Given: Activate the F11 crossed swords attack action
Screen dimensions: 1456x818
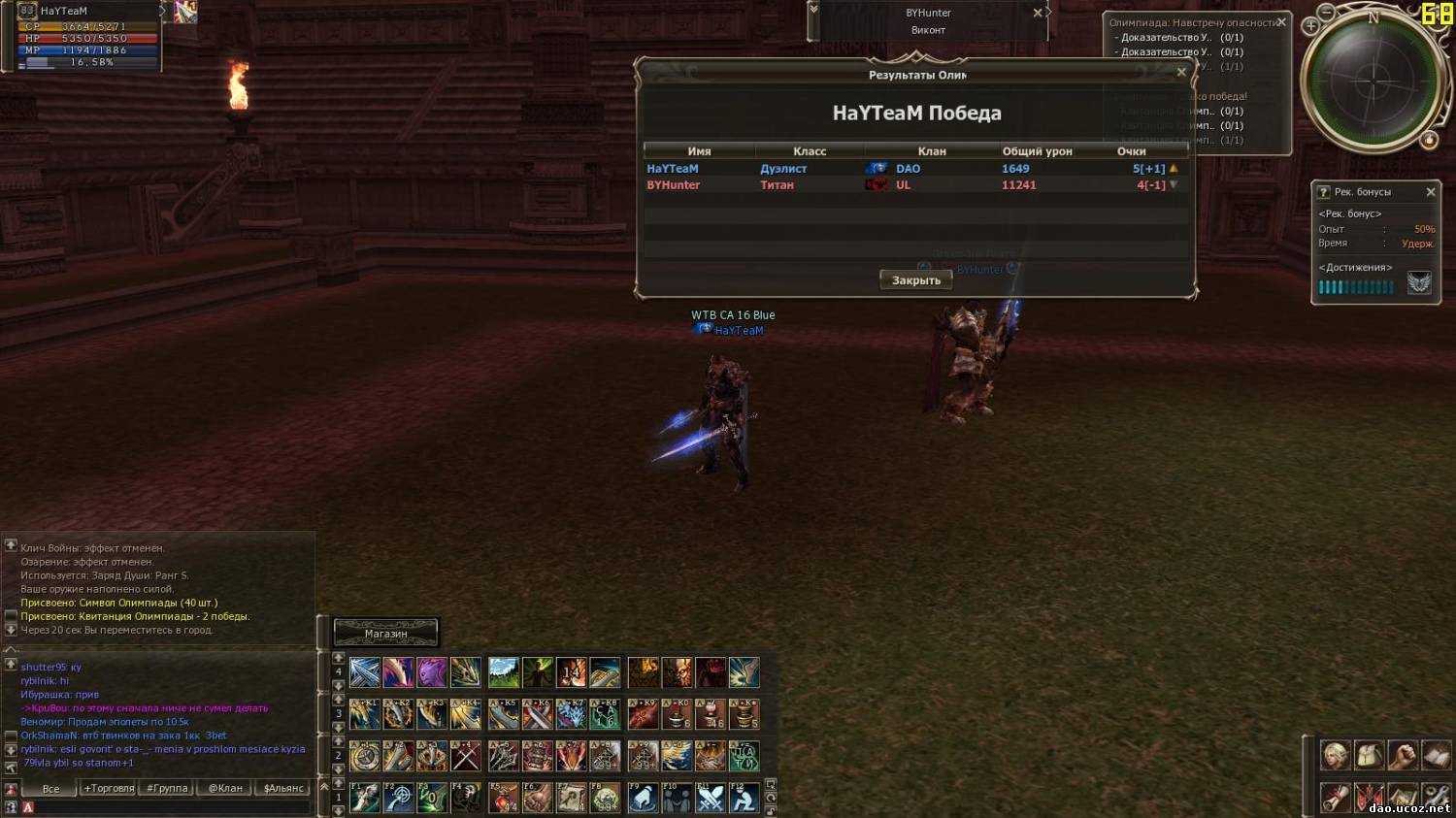Looking at the screenshot, I should [711, 798].
